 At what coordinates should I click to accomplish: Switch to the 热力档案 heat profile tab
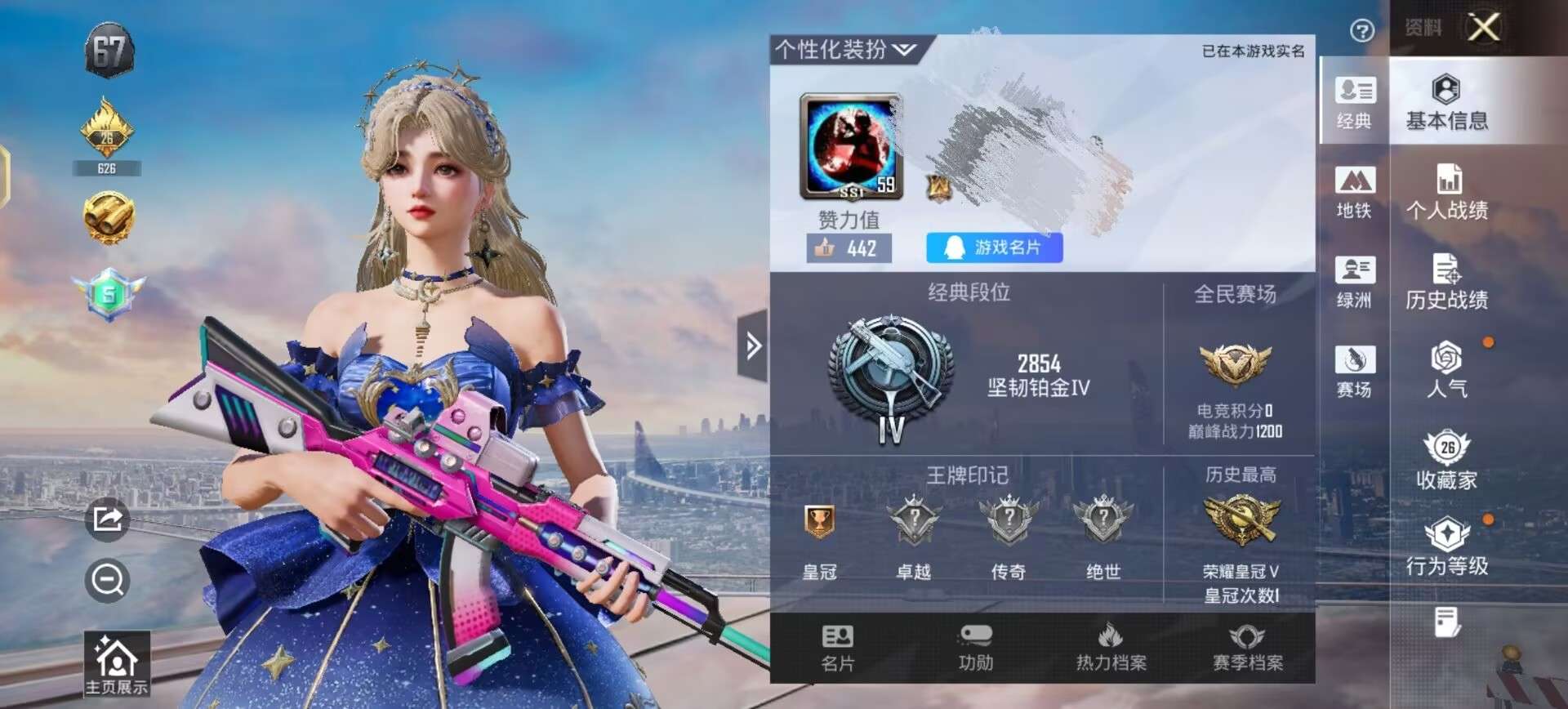click(1111, 649)
